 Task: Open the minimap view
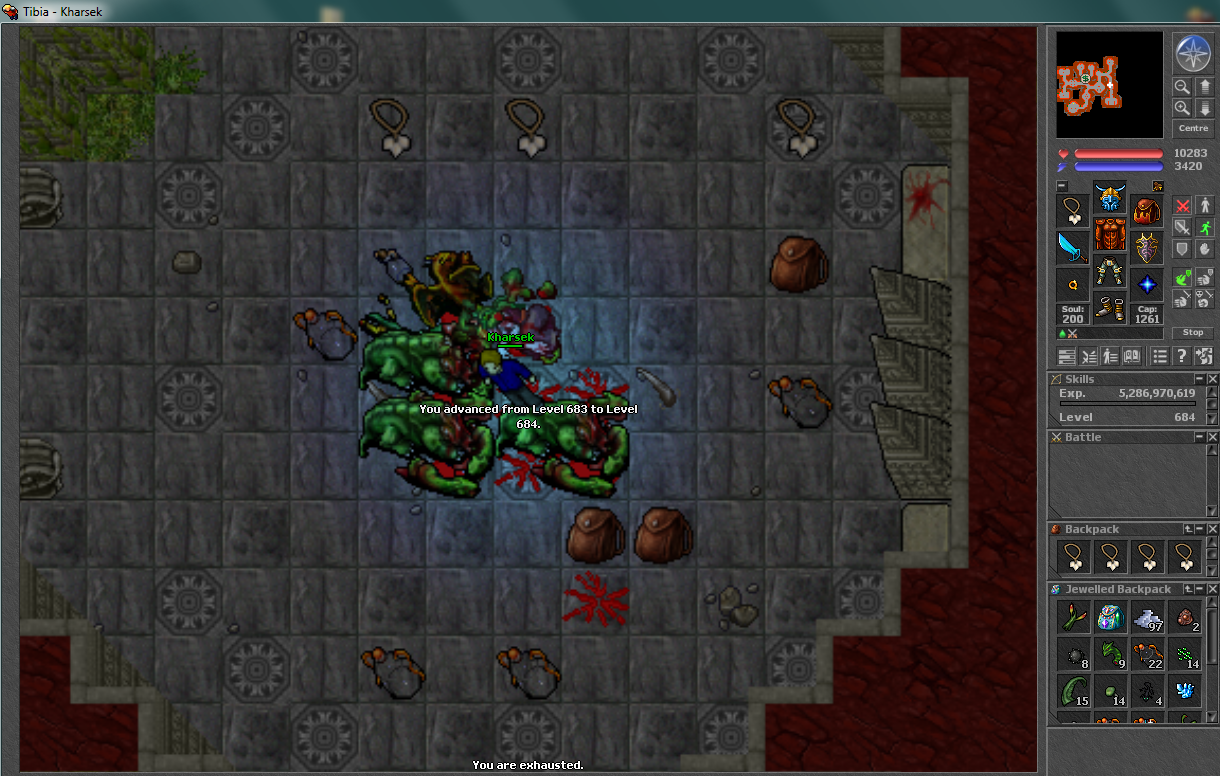(x=1109, y=84)
